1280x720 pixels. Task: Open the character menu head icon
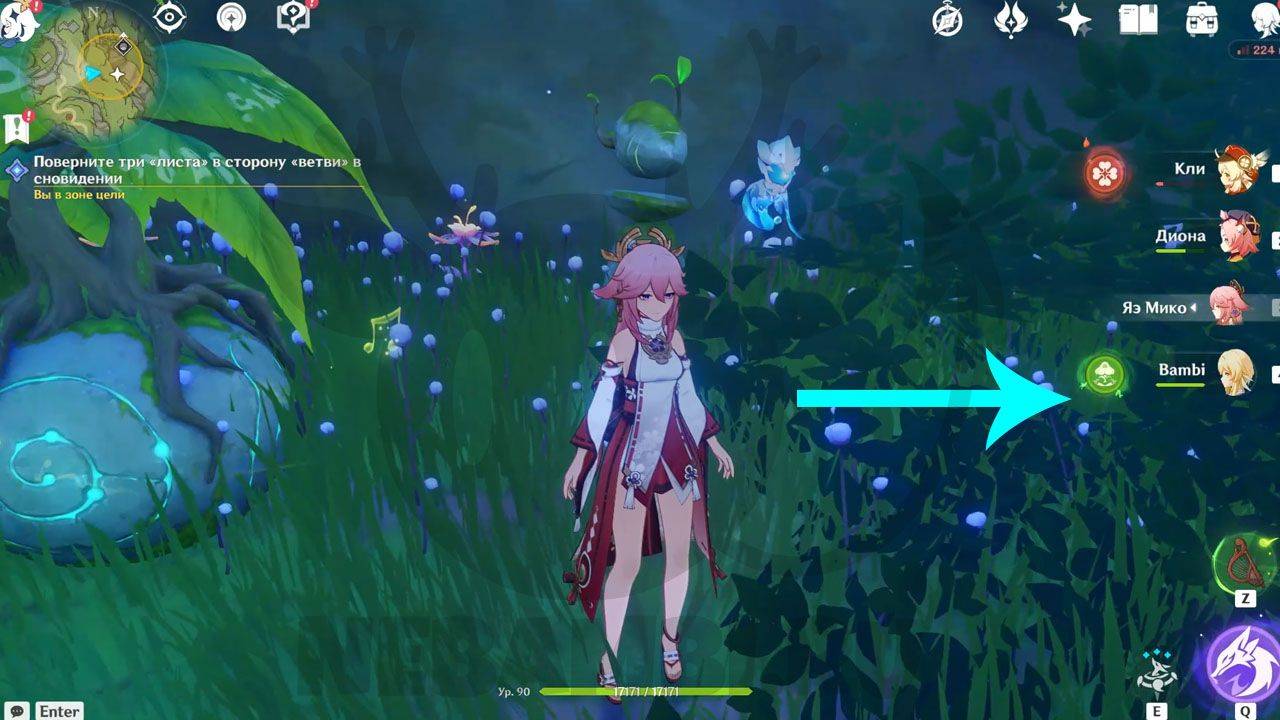1264,19
